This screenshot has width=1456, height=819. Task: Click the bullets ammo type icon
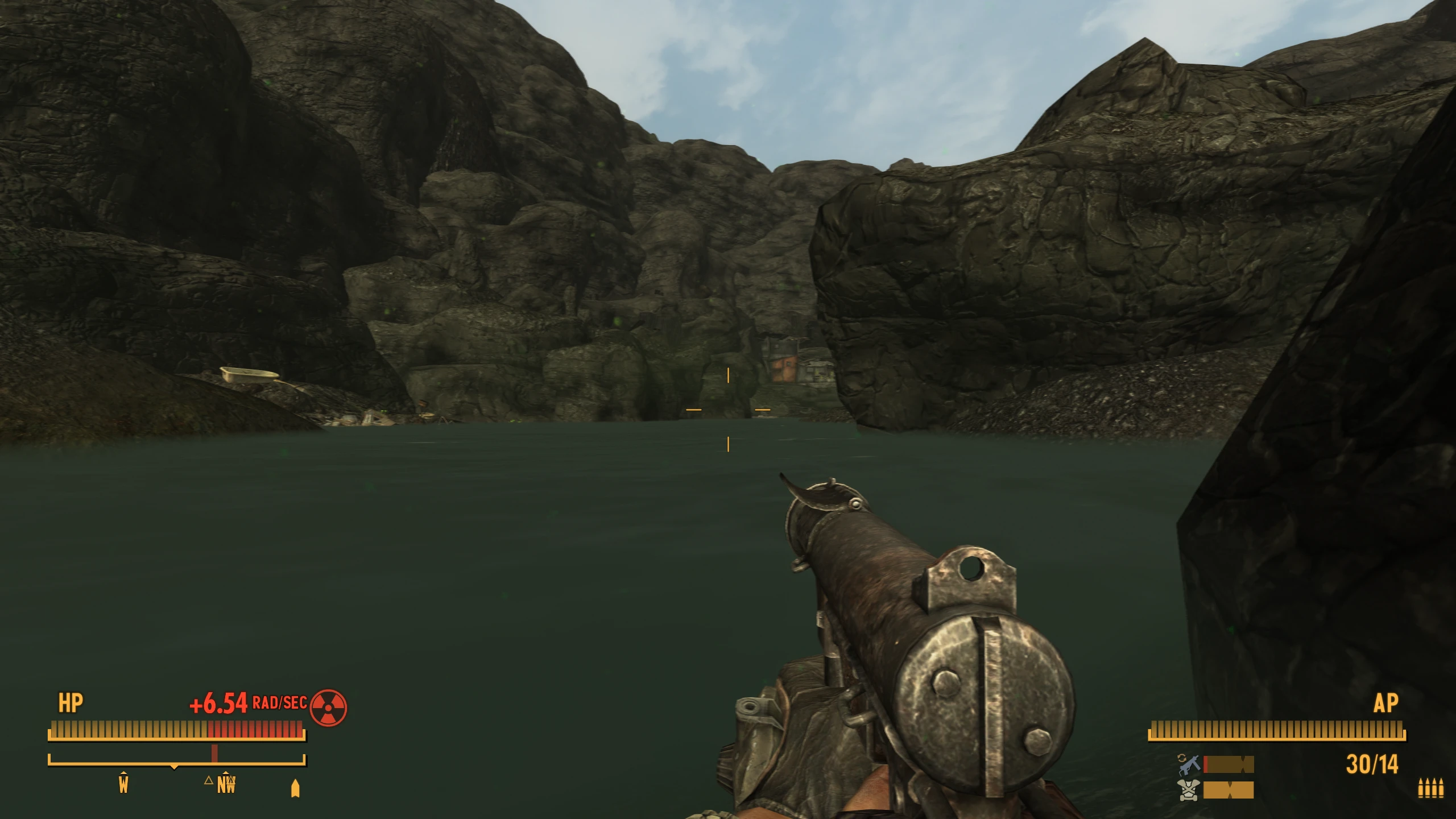[1430, 788]
